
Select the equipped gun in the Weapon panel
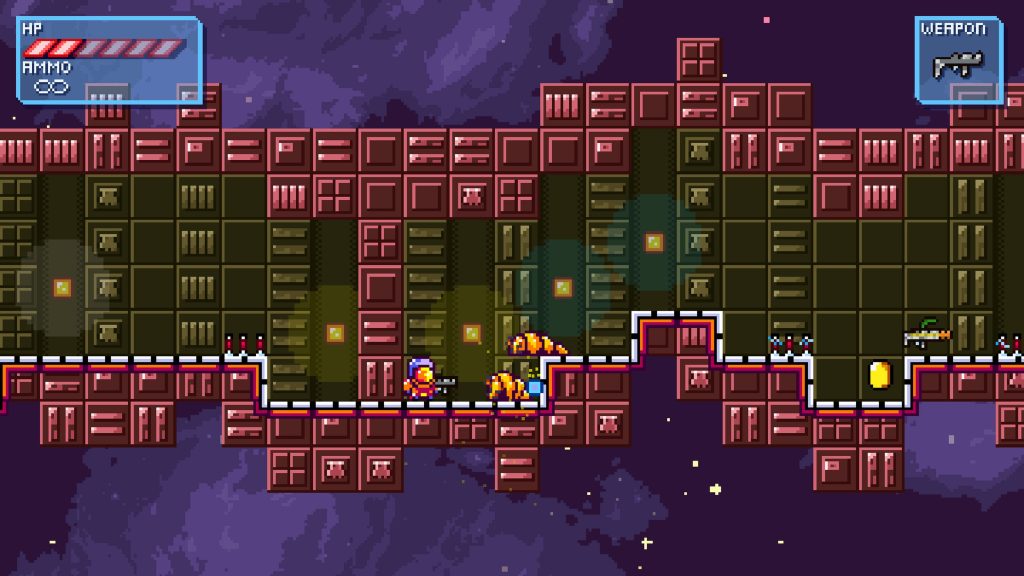pyautogui.click(x=958, y=65)
